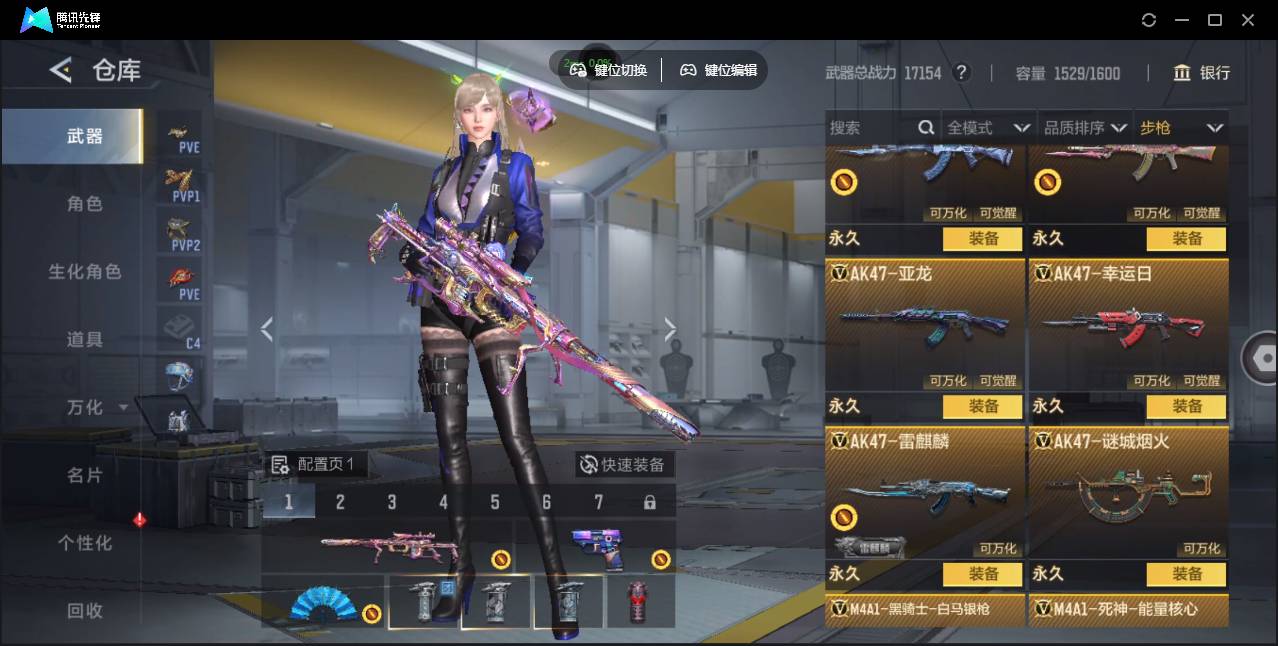Click the 银行 bank button

pyautogui.click(x=1202, y=73)
